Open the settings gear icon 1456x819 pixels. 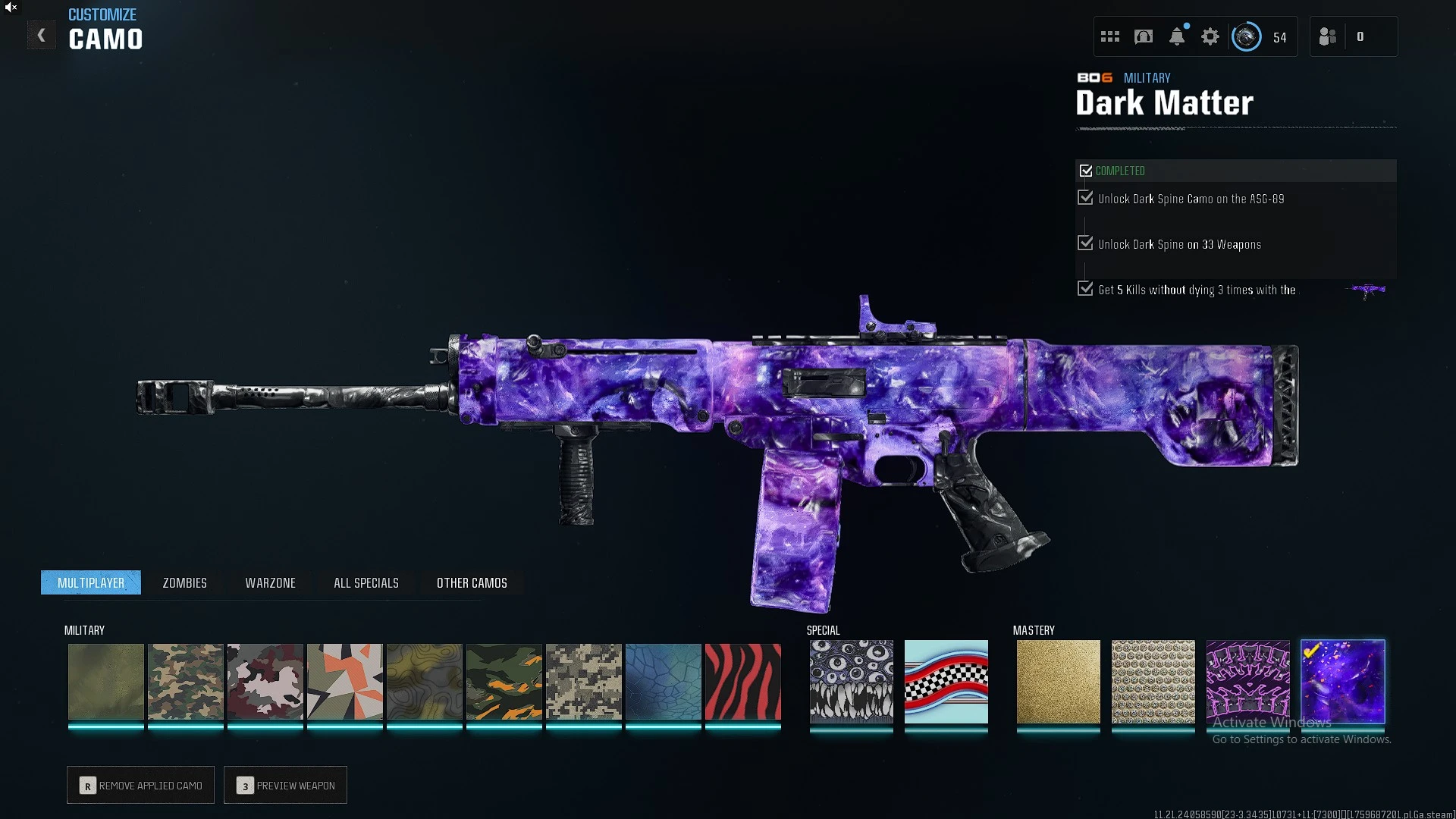1210,36
